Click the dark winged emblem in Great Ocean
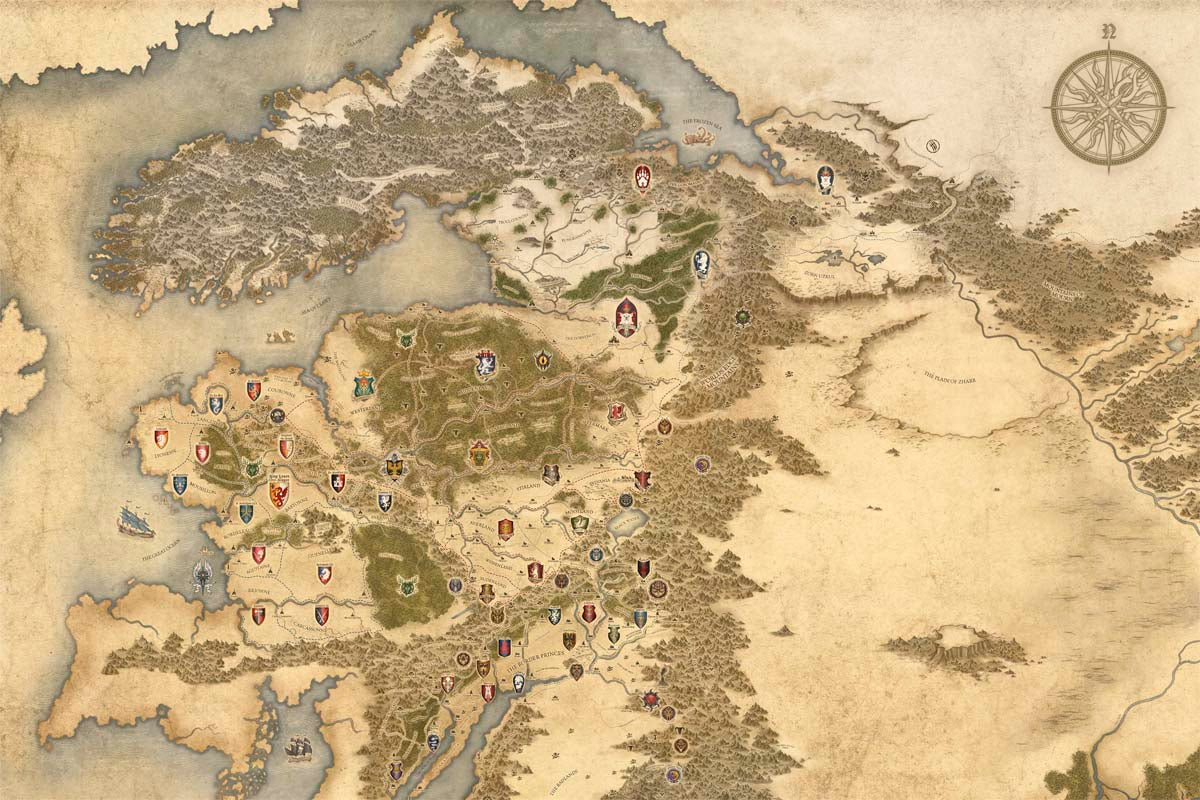This screenshot has width=1200, height=800. click(203, 575)
